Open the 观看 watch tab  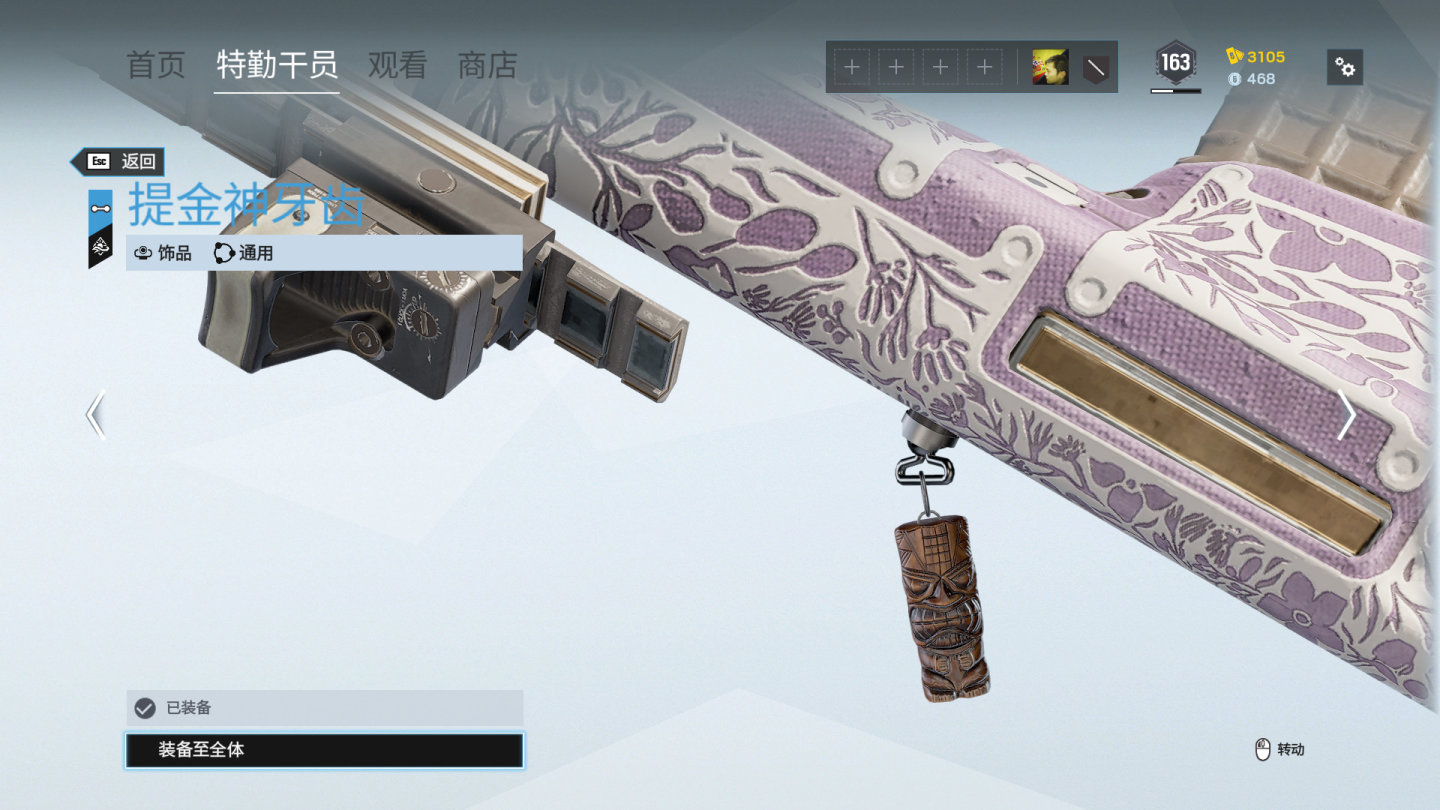pyautogui.click(x=398, y=66)
